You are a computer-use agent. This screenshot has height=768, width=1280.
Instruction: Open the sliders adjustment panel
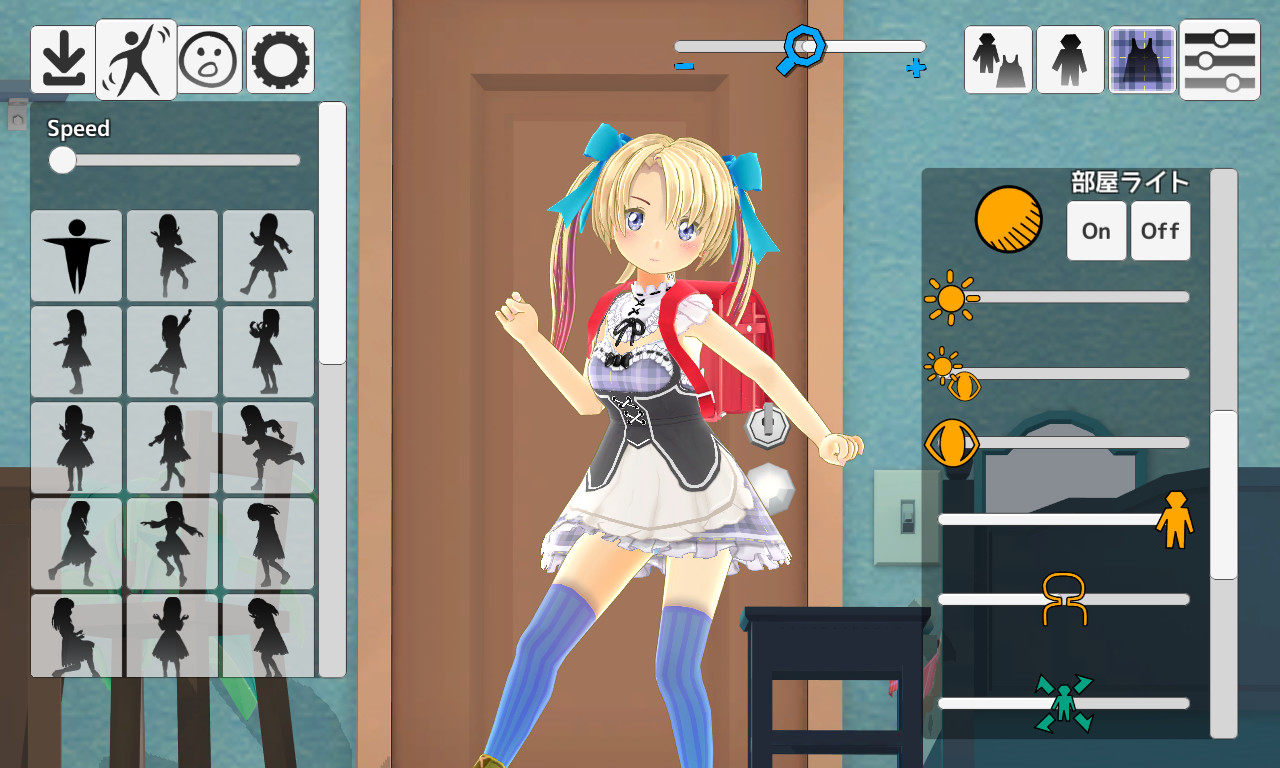[1219, 60]
